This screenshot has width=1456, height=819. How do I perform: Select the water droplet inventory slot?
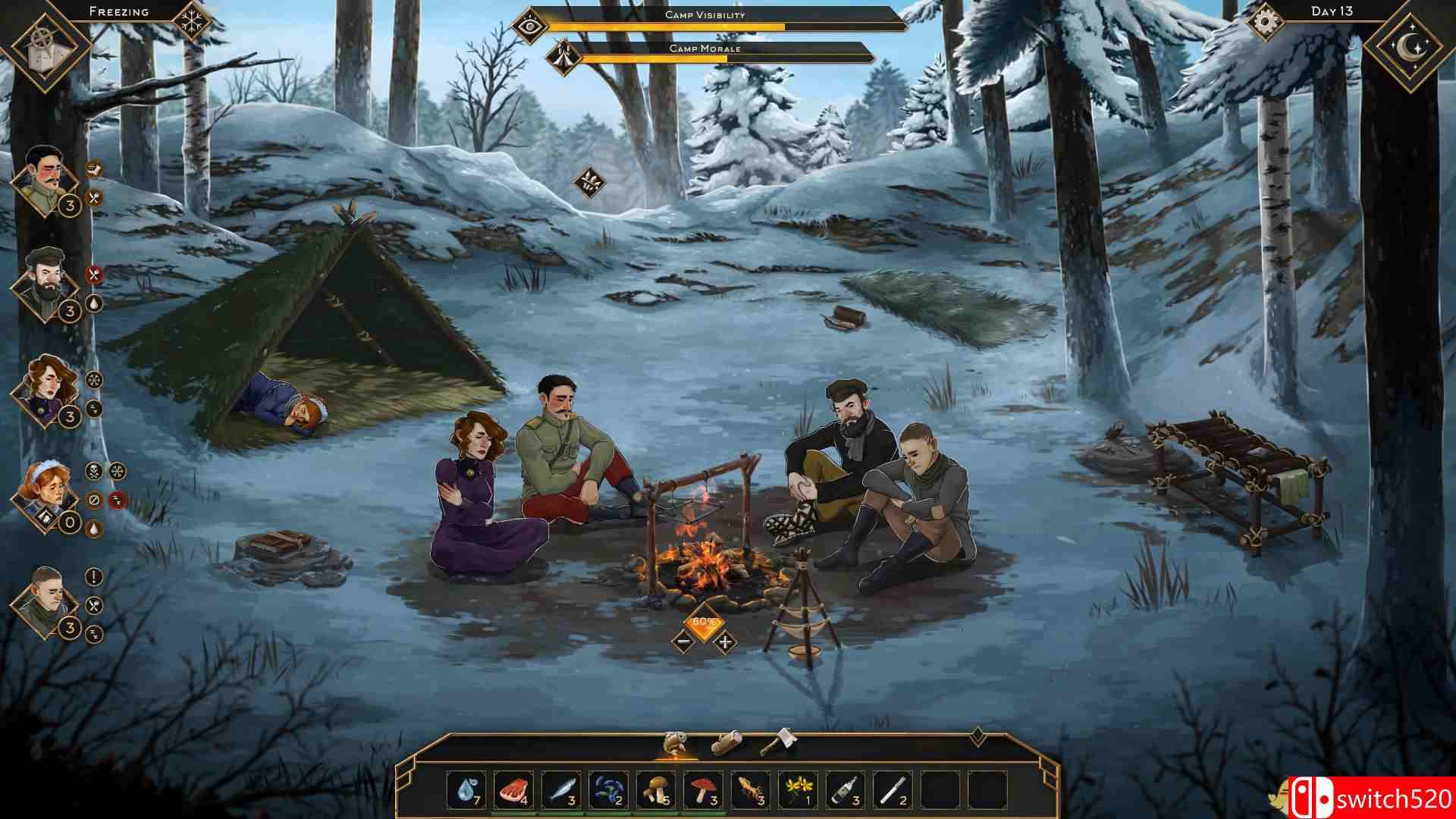point(466,791)
